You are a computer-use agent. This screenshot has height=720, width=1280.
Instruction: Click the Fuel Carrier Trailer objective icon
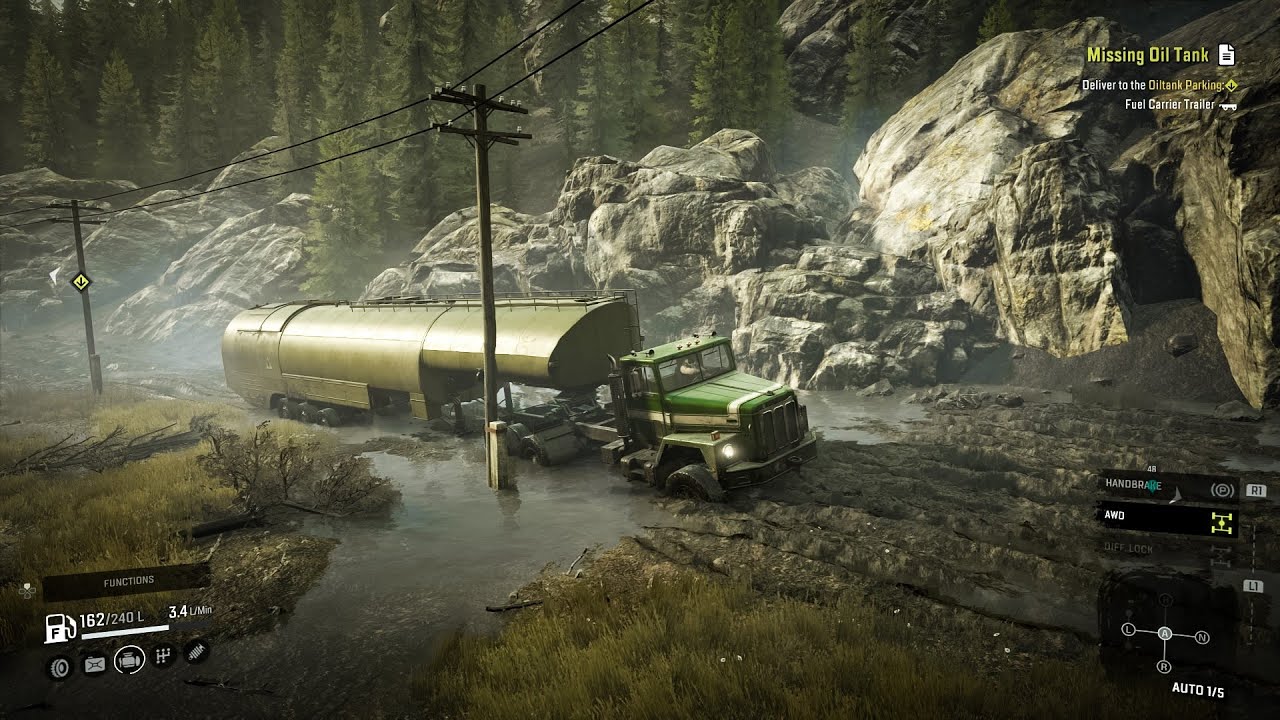tap(1228, 105)
